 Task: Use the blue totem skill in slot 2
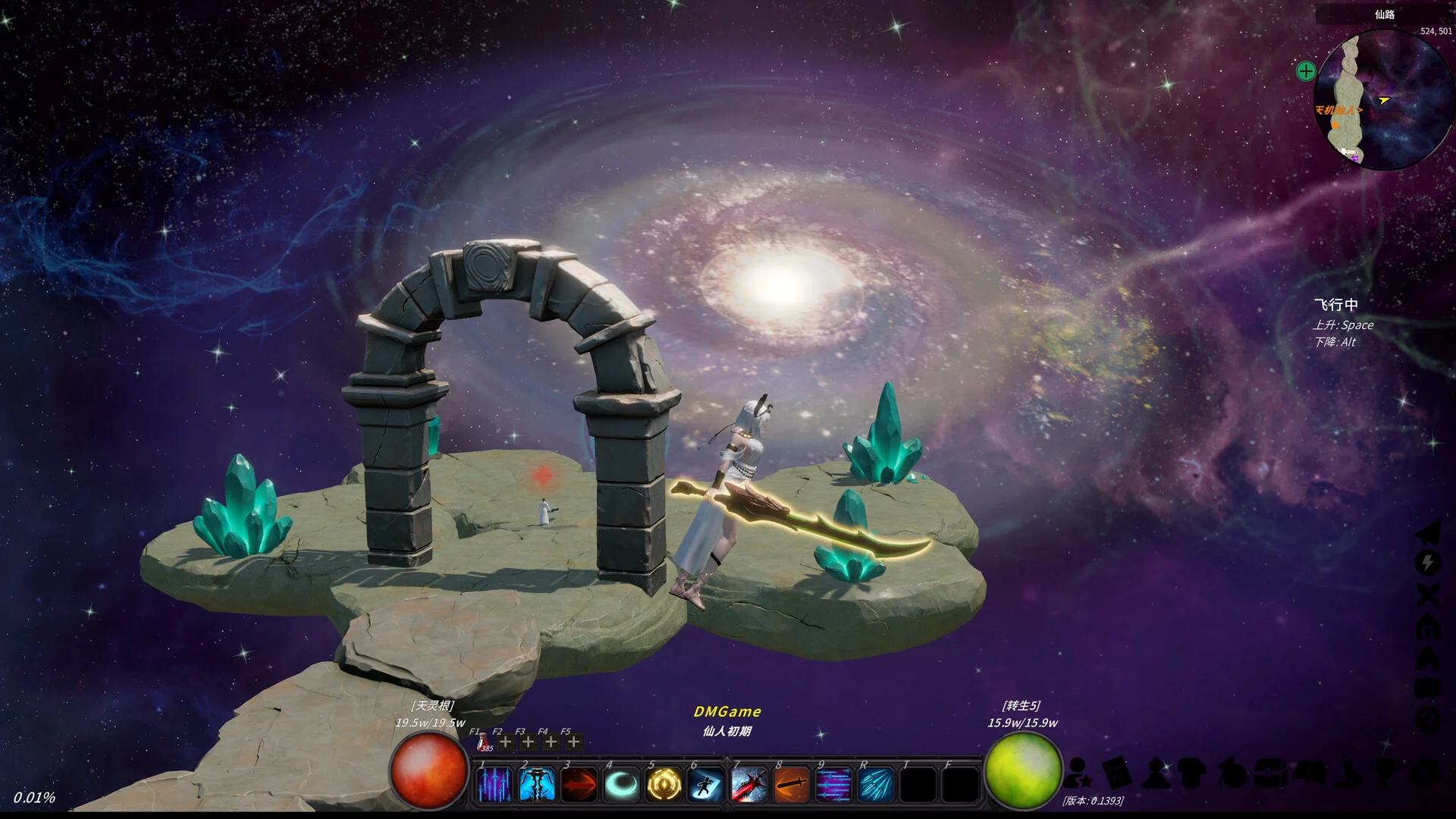[536, 784]
